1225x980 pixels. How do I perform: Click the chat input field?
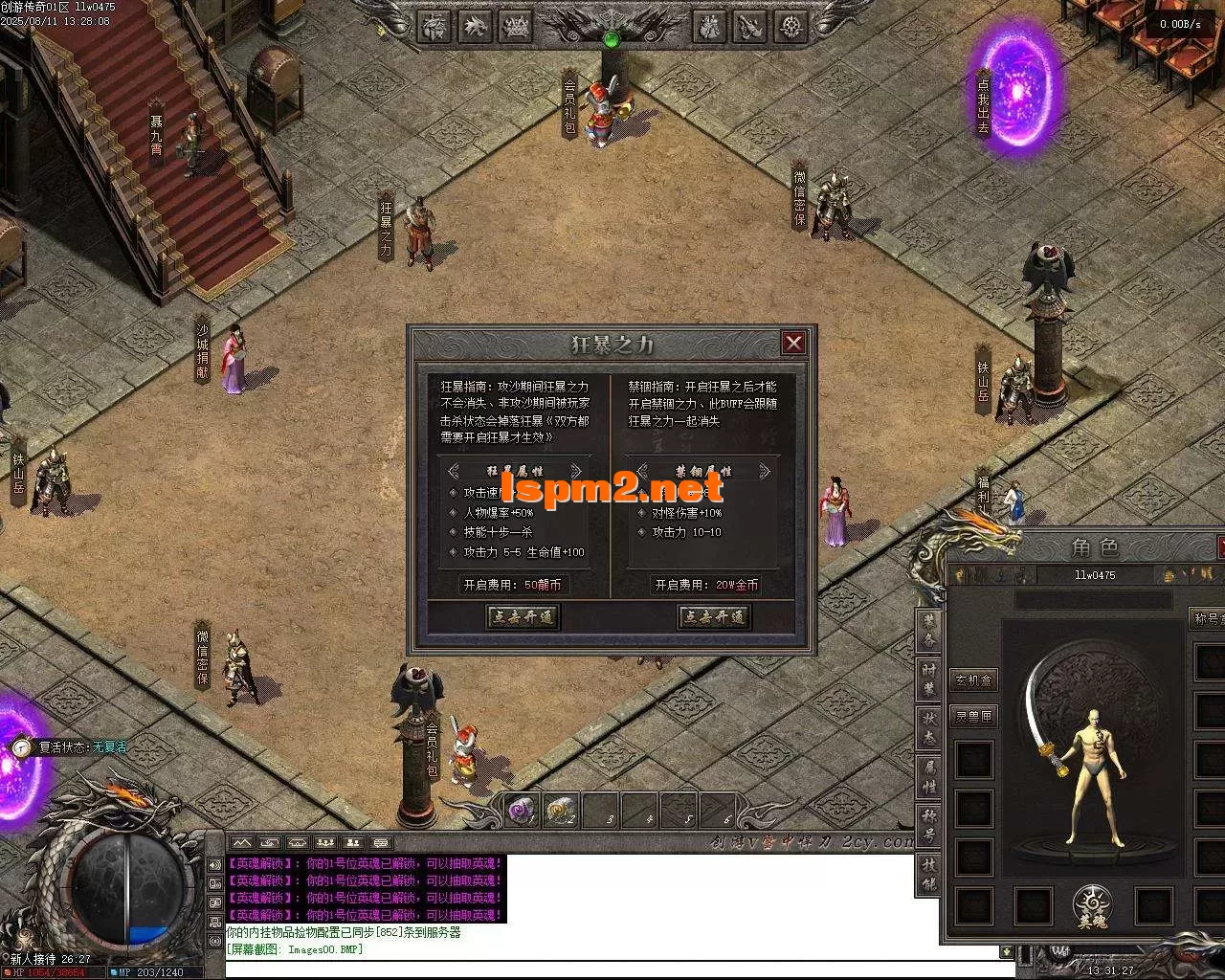coord(612,969)
